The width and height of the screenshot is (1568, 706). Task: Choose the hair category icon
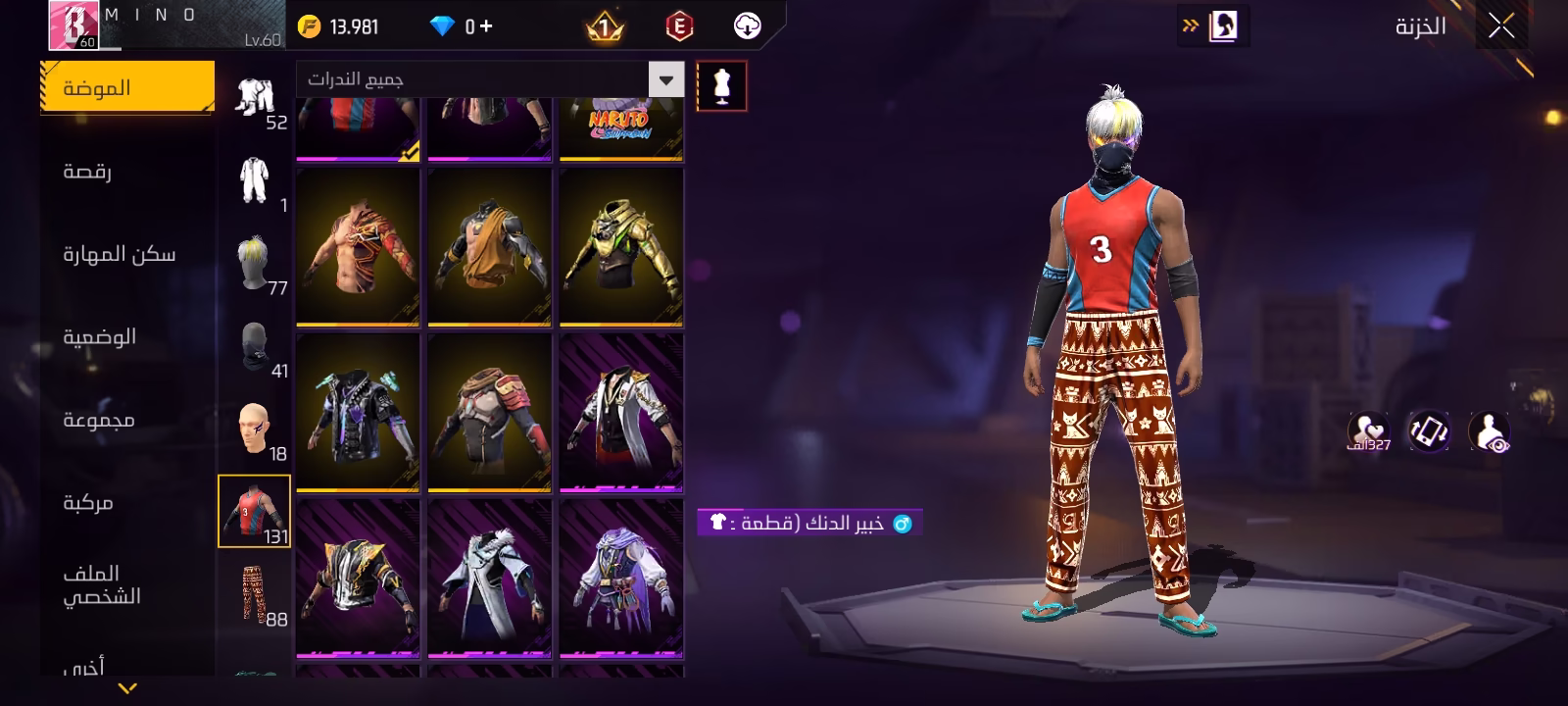click(254, 262)
